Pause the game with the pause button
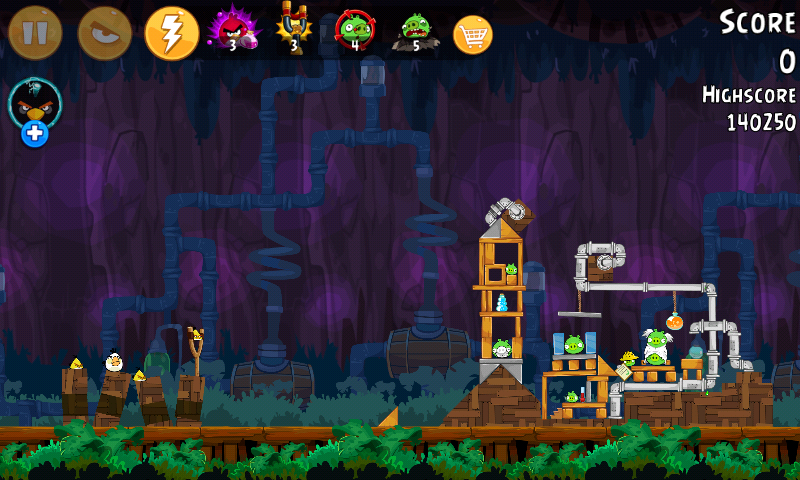The width and height of the screenshot is (800, 480). coord(35,33)
